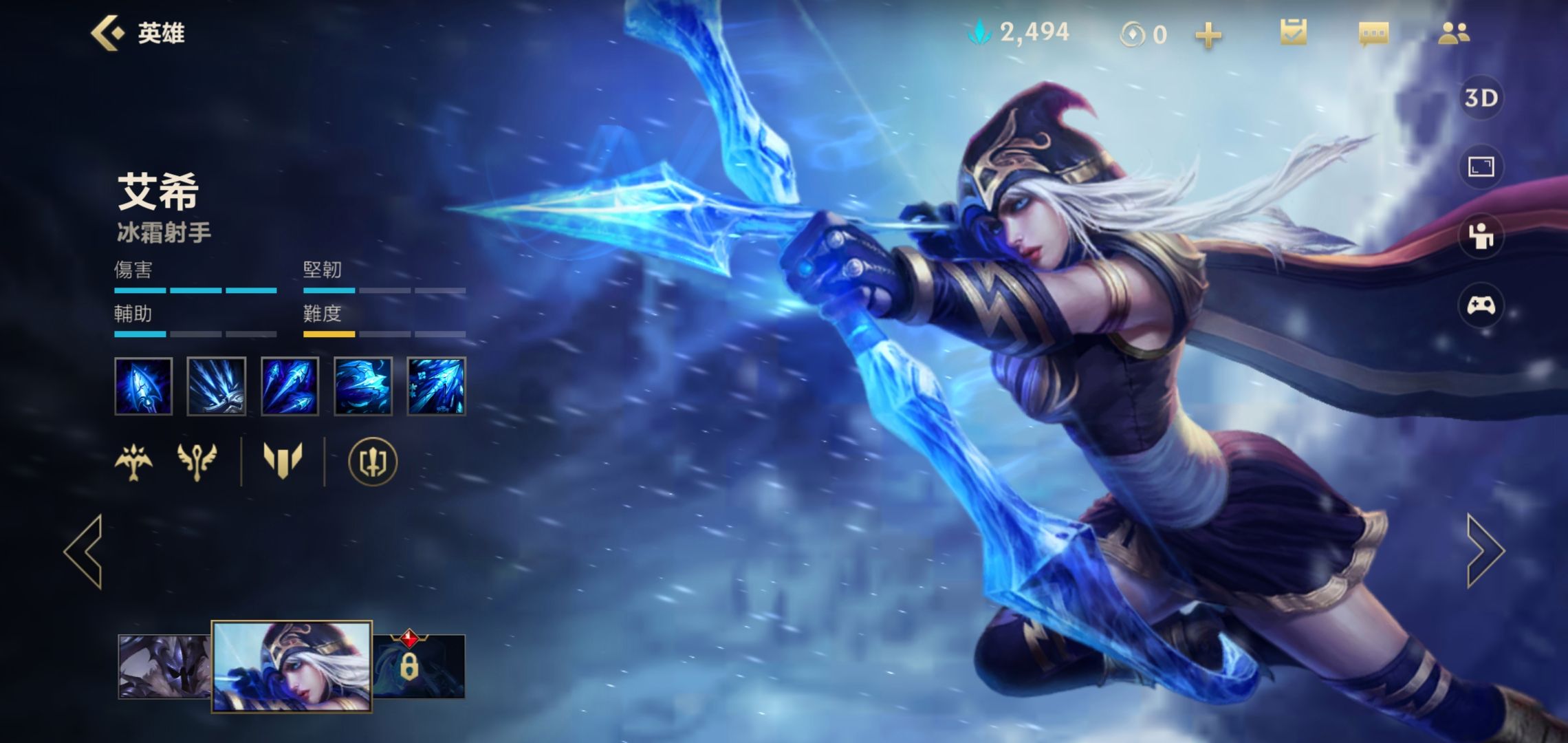The width and height of the screenshot is (1568, 743).
Task: Switch to the 3D model view
Action: (x=1481, y=98)
